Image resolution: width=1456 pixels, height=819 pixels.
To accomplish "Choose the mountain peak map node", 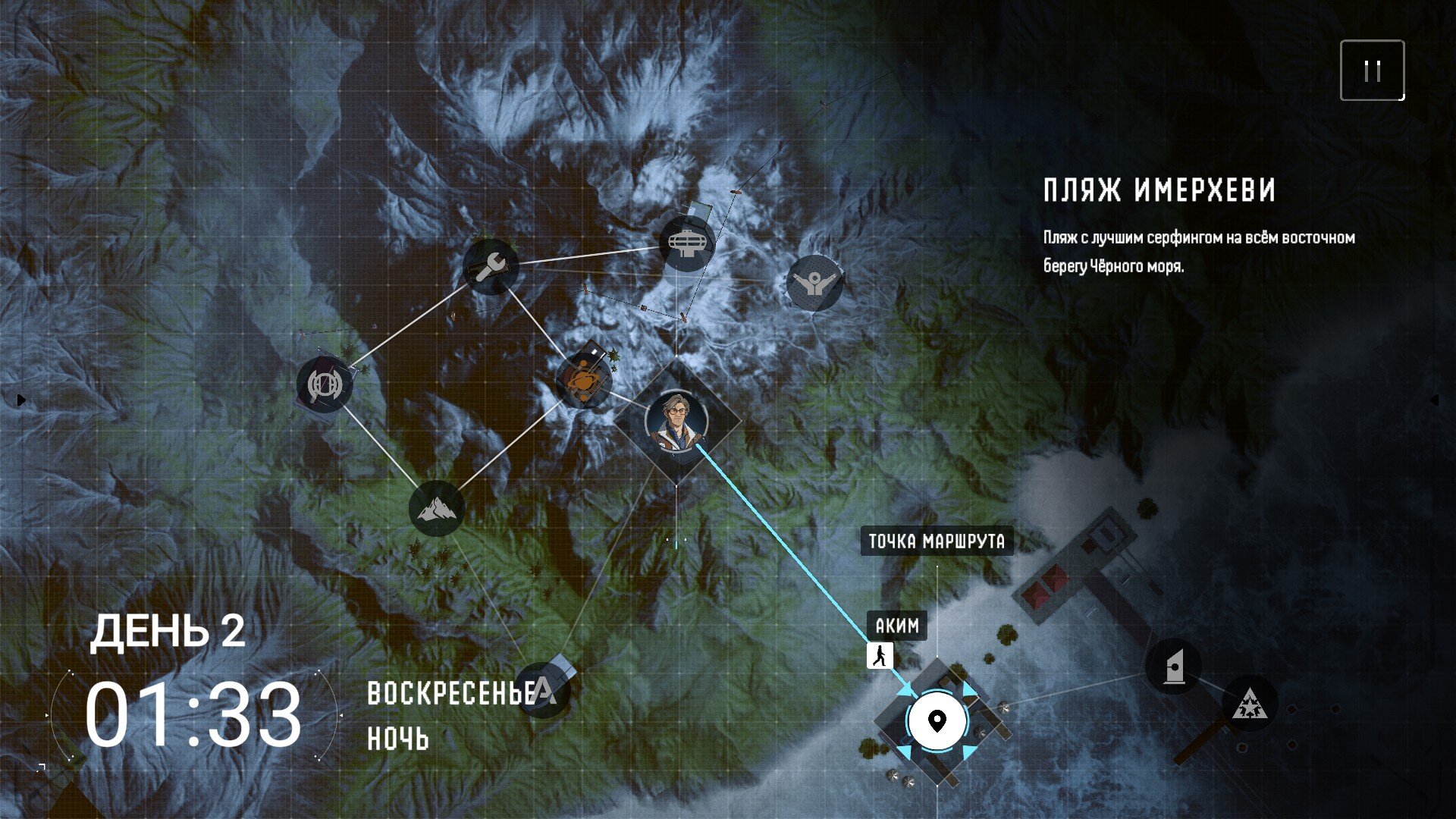I will [437, 508].
